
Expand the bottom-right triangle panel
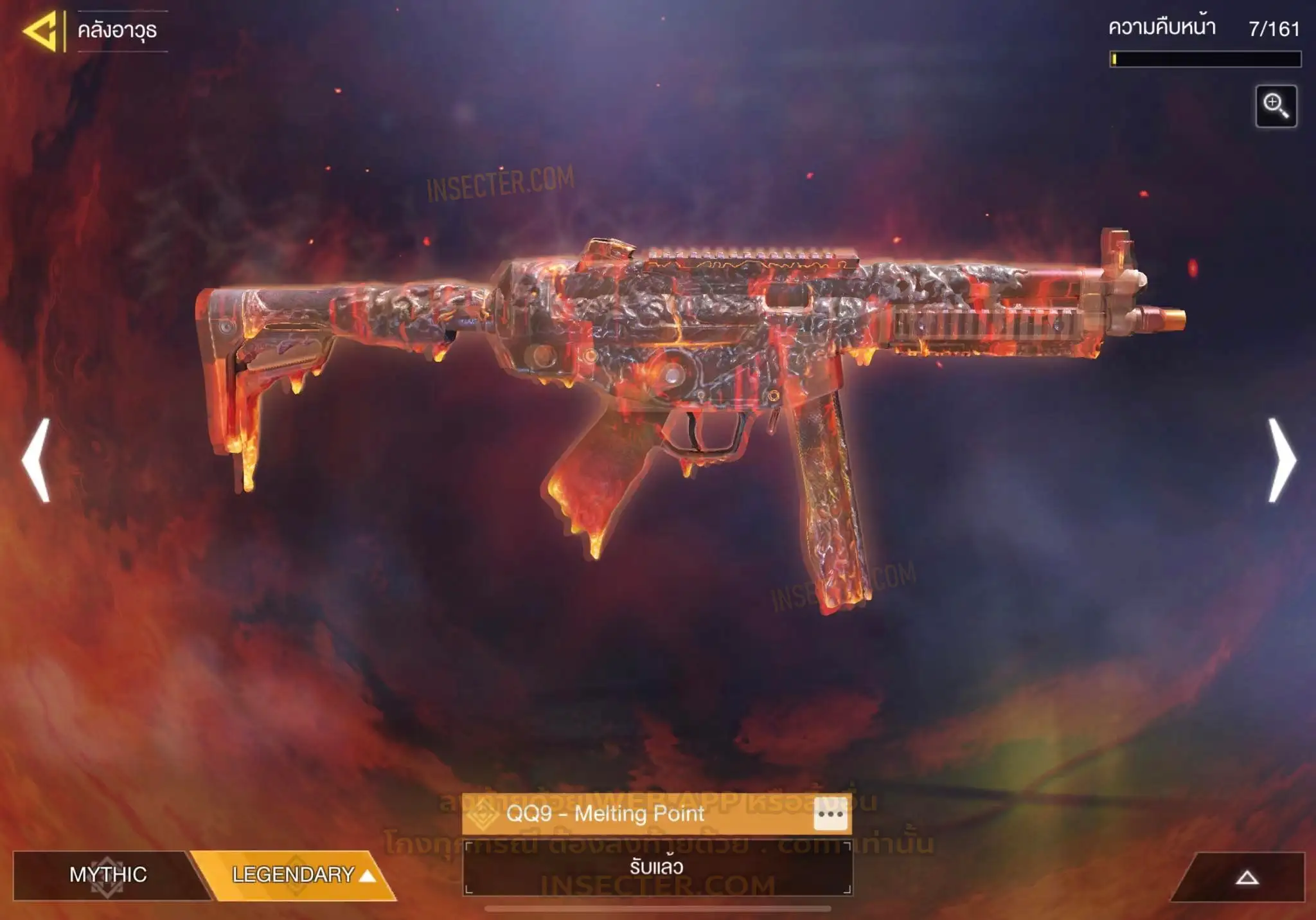pos(1246,878)
